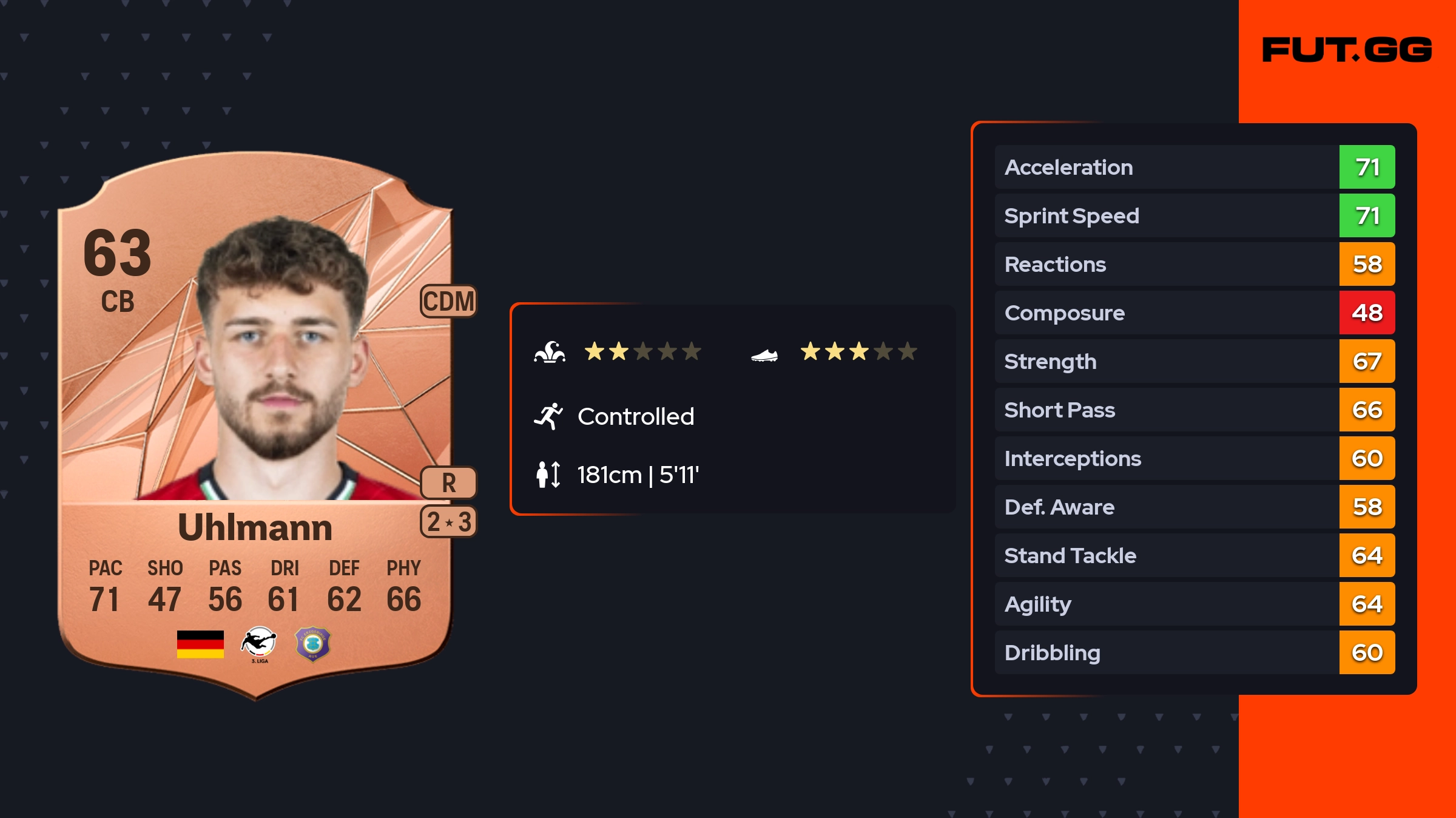1456x818 pixels.
Task: Click the purple club crest
Action: point(312,644)
